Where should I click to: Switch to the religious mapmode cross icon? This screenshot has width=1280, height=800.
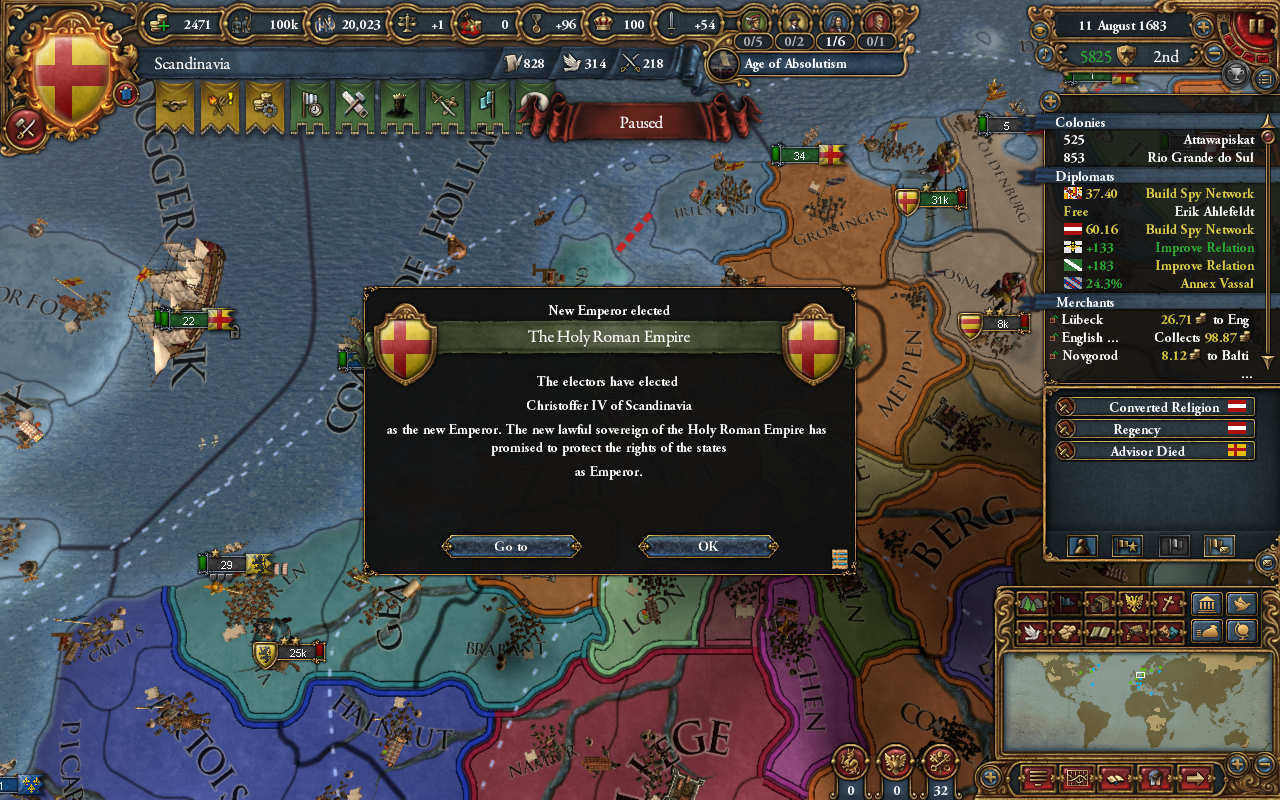coord(1170,603)
